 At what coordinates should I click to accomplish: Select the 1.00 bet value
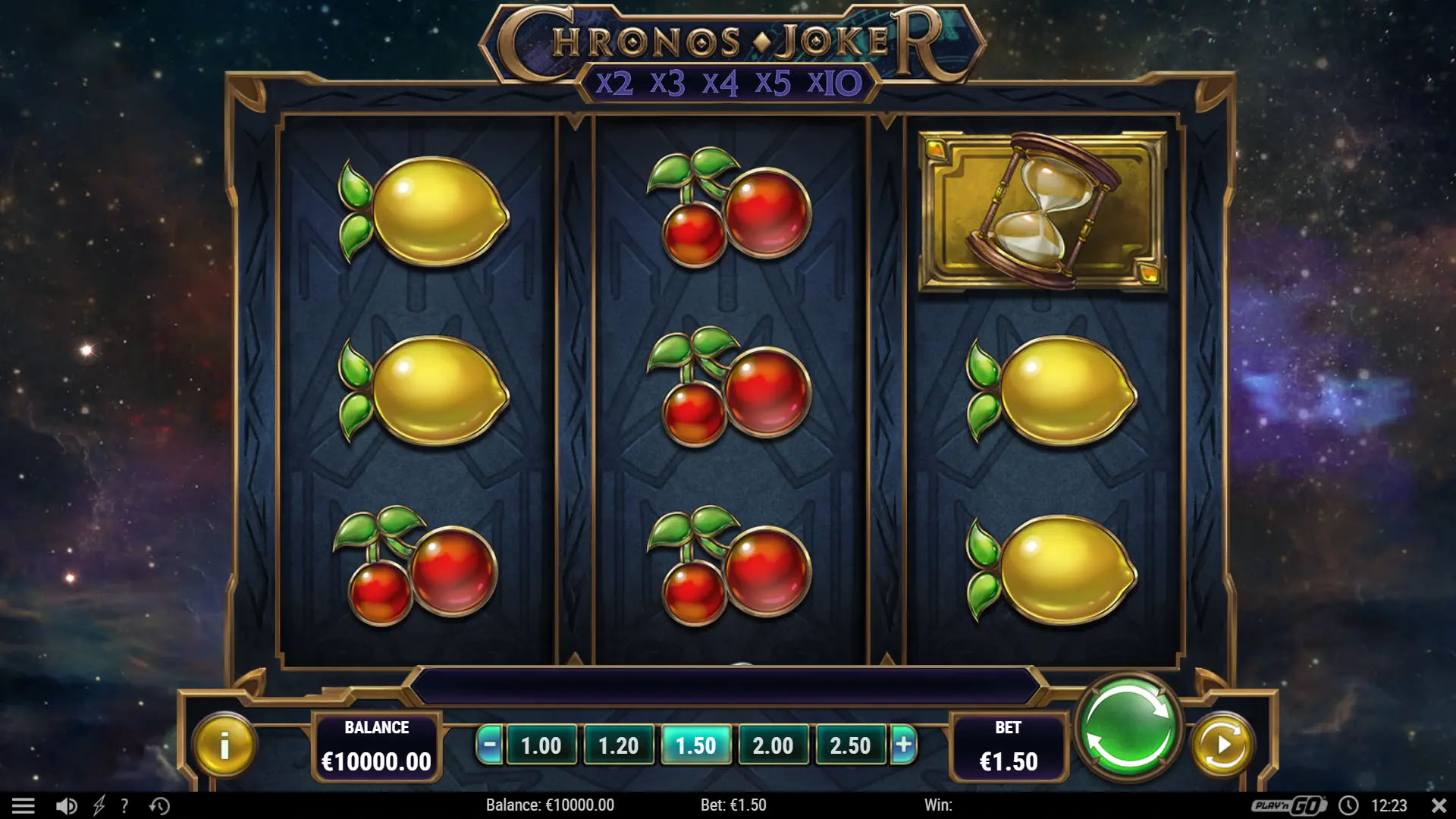(x=541, y=745)
